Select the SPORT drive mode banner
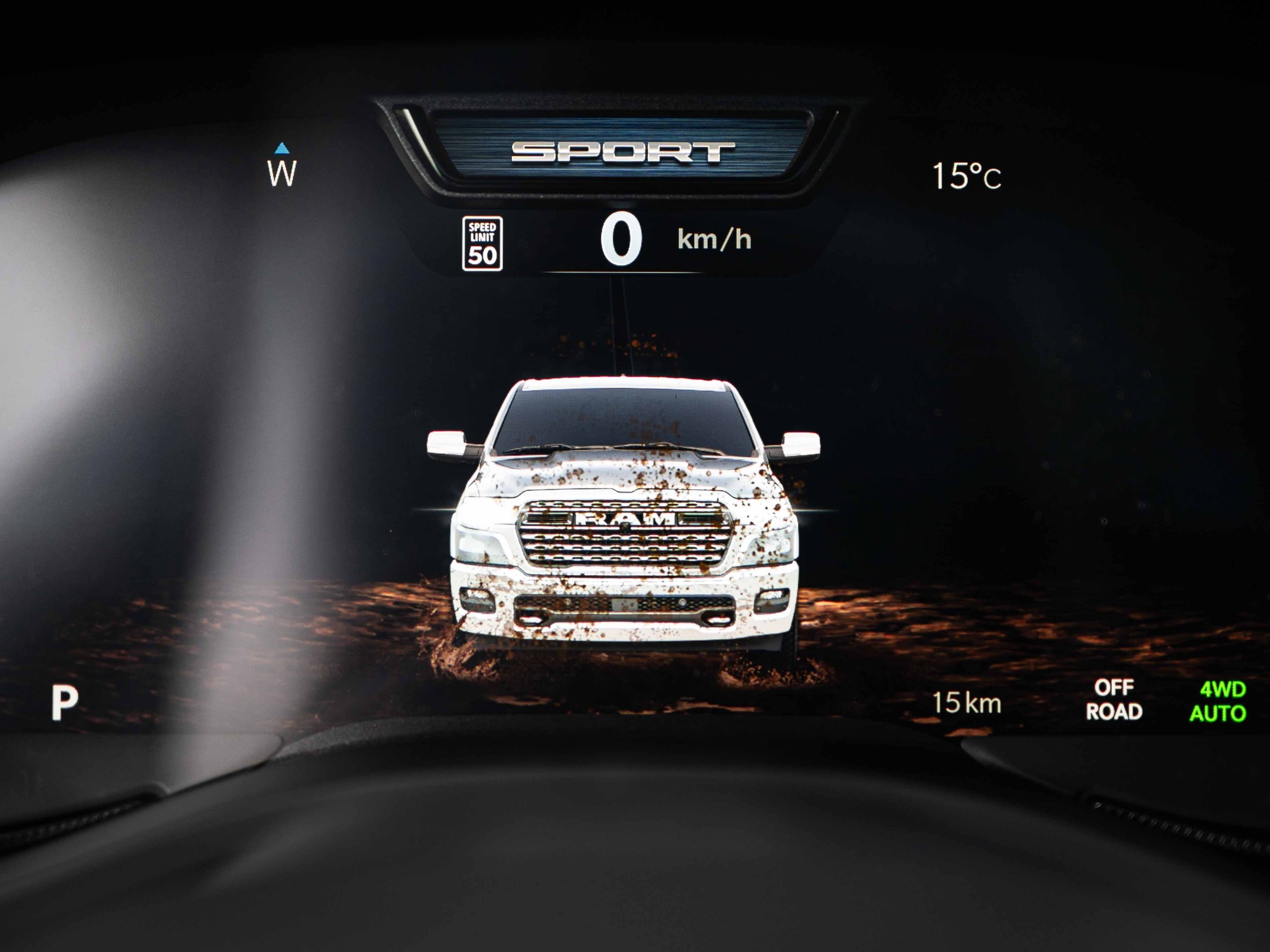The height and width of the screenshot is (952, 1270). pyautogui.click(x=622, y=152)
